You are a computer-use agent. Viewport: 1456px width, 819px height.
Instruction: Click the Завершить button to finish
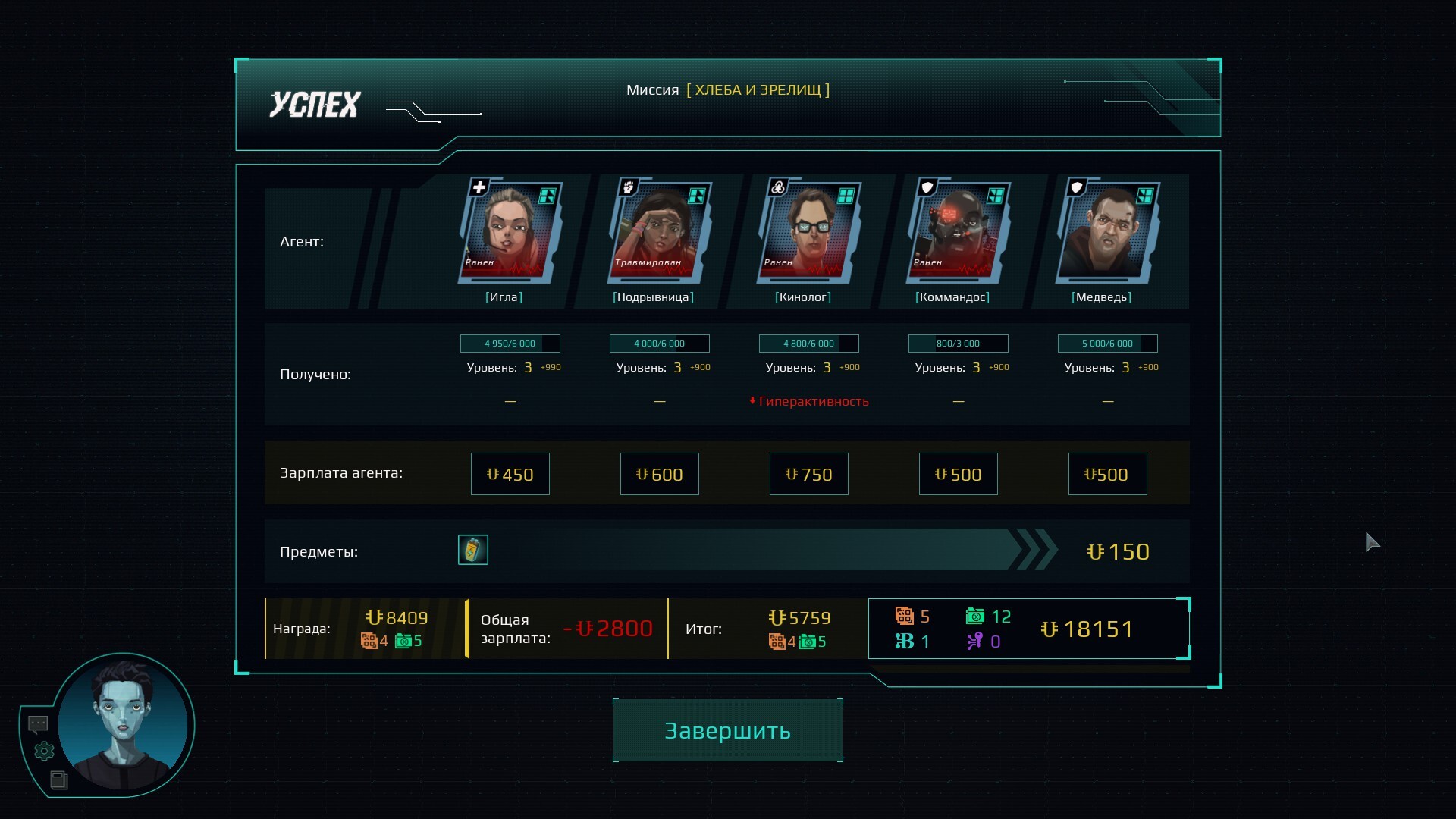click(727, 730)
